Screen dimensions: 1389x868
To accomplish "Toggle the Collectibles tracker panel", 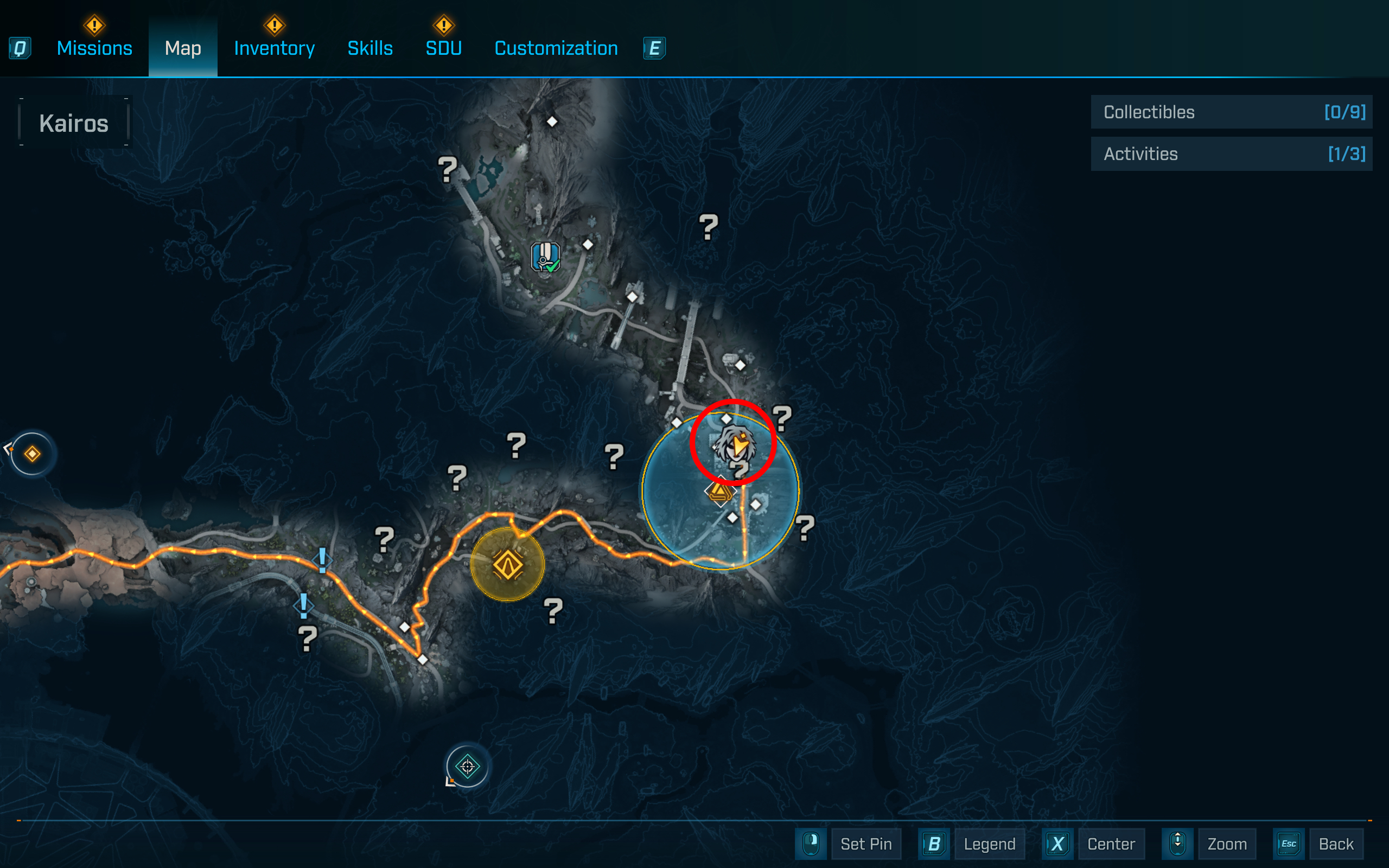I will [1231, 112].
